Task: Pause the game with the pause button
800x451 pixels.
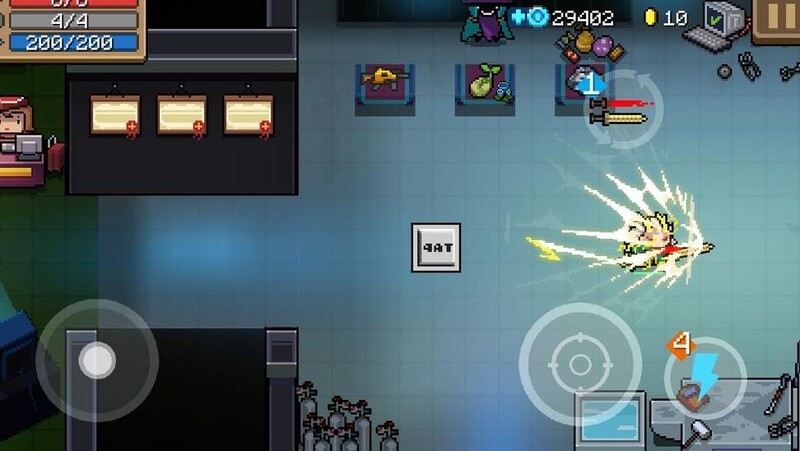Action: [777, 18]
